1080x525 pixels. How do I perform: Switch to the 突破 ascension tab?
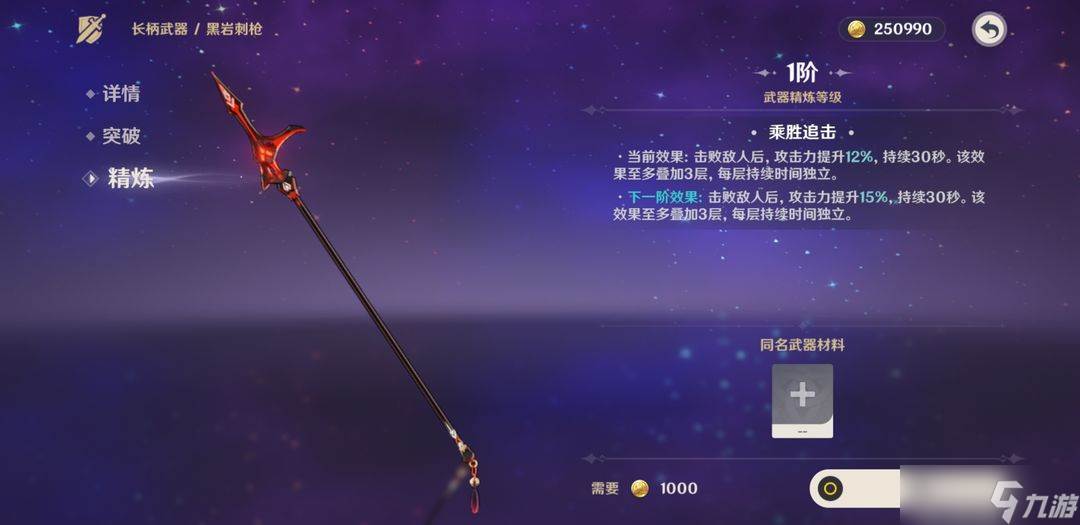click(x=120, y=137)
